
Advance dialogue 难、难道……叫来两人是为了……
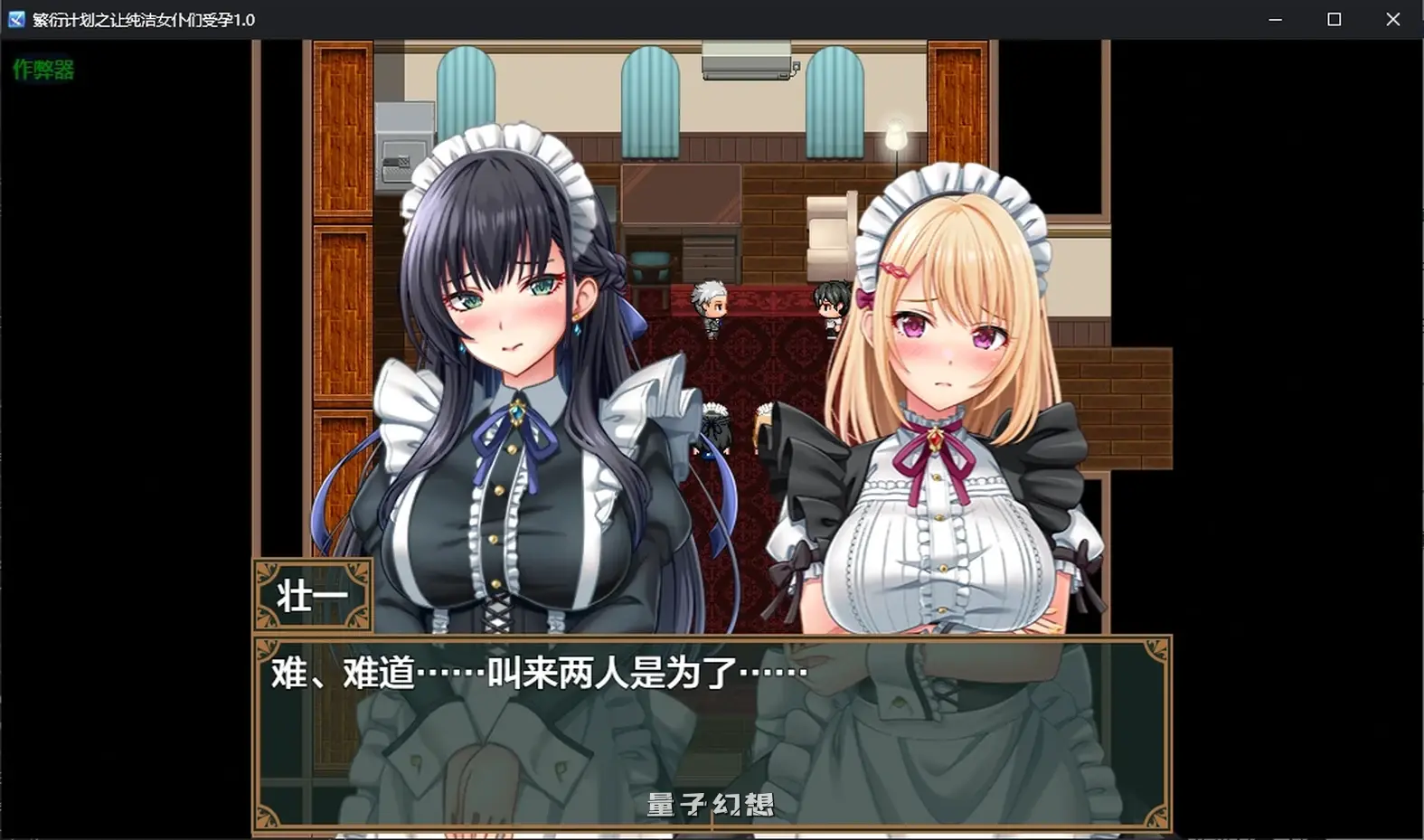(x=533, y=672)
